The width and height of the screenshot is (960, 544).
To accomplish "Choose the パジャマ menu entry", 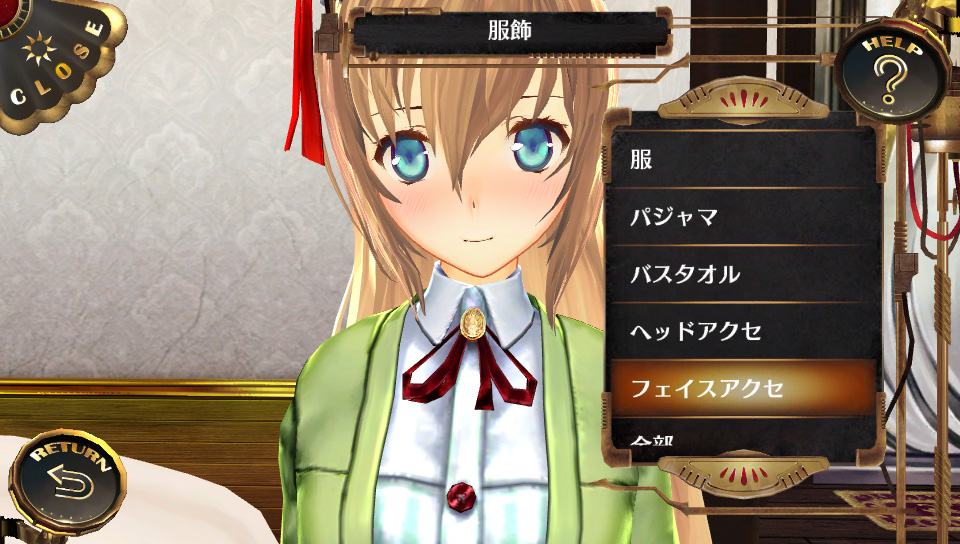I will (741, 216).
